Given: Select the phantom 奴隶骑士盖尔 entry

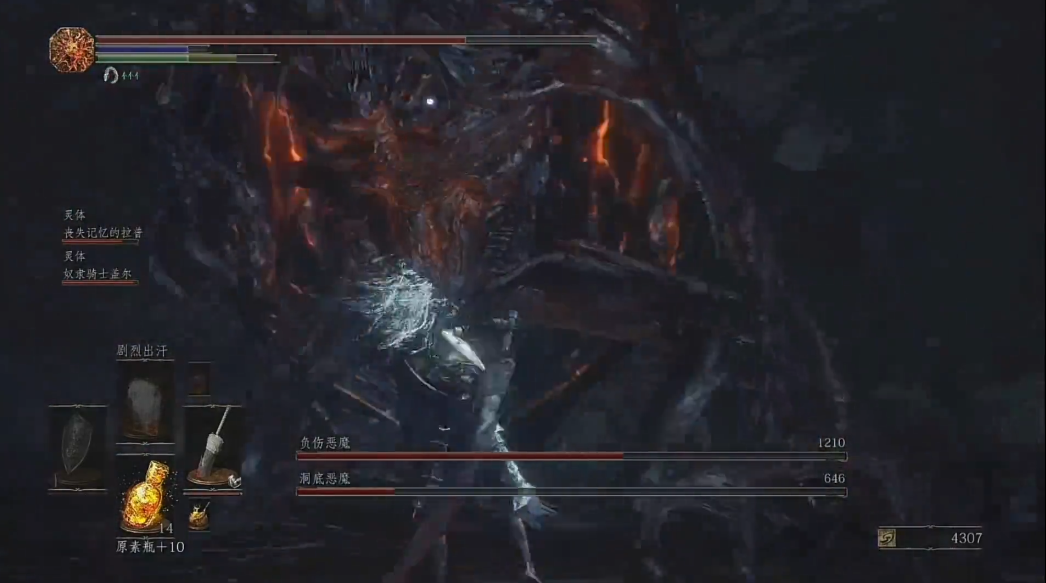Looking at the screenshot, I should click(x=100, y=274).
